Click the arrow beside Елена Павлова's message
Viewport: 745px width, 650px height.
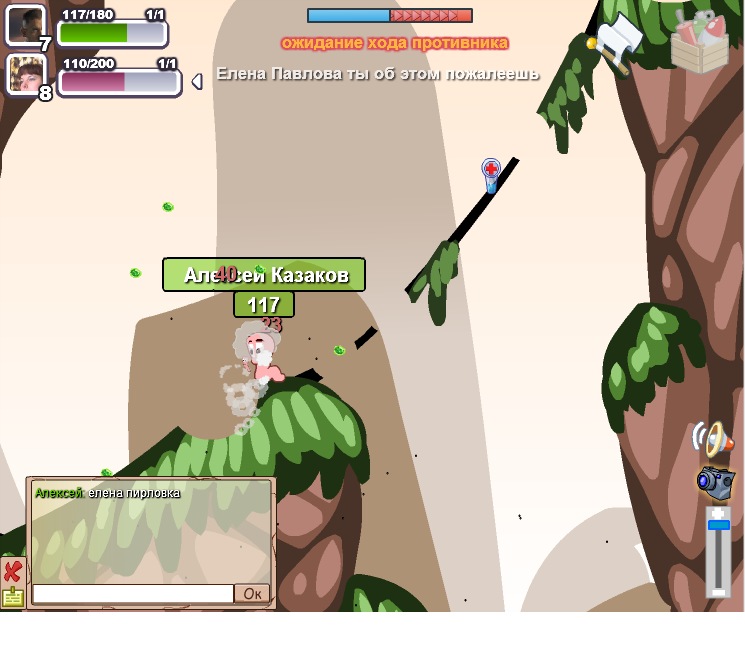tap(197, 81)
